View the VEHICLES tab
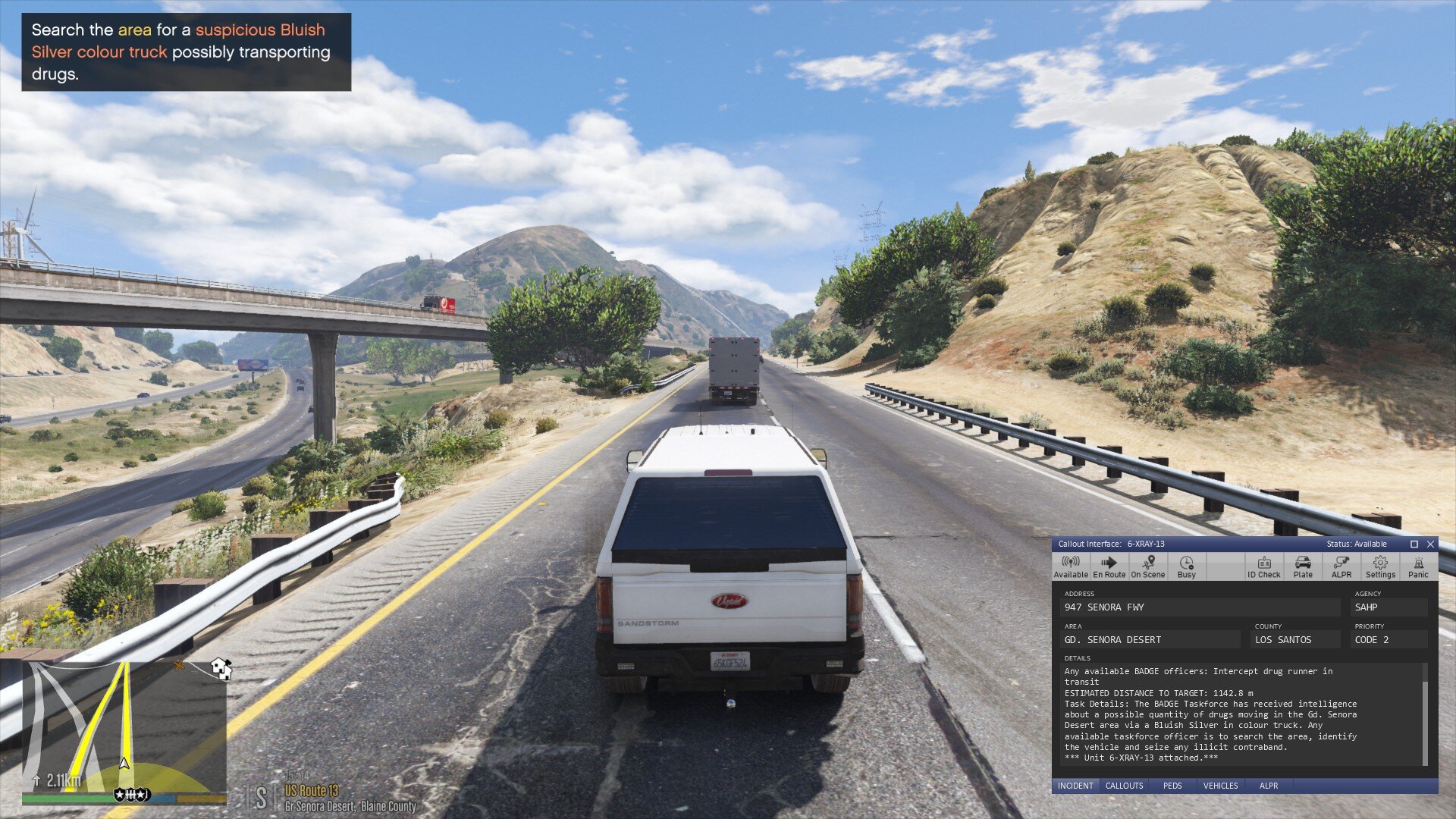 click(1220, 786)
